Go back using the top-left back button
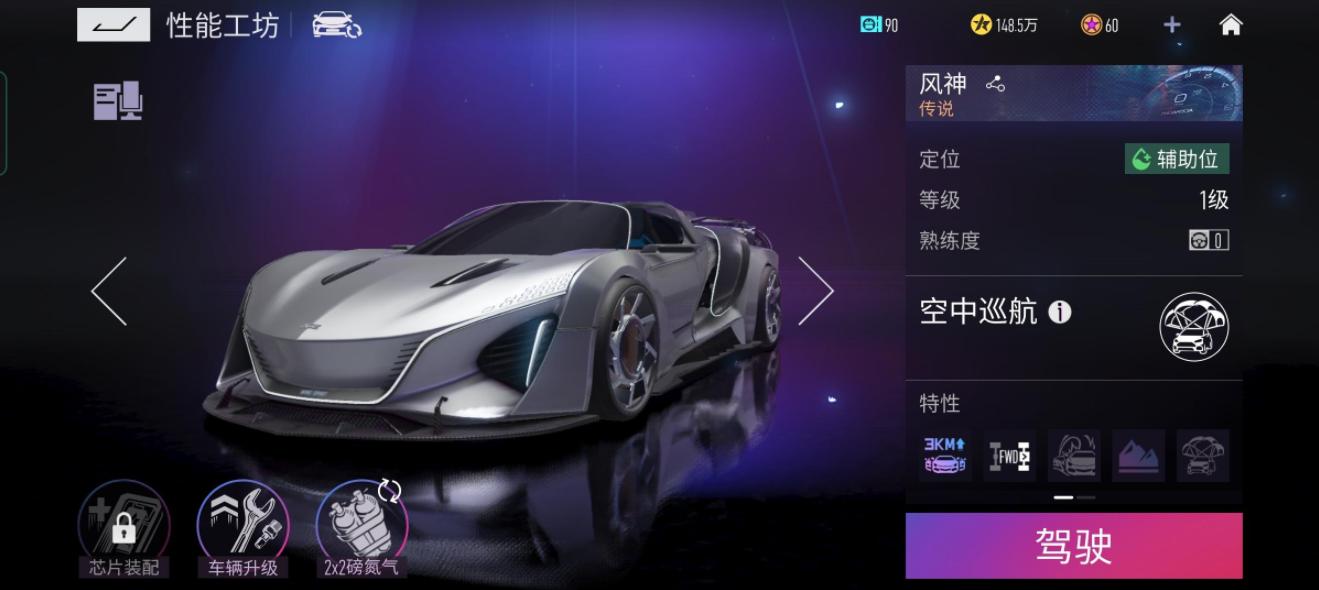Screen dimensions: 1319x590 point(113,25)
